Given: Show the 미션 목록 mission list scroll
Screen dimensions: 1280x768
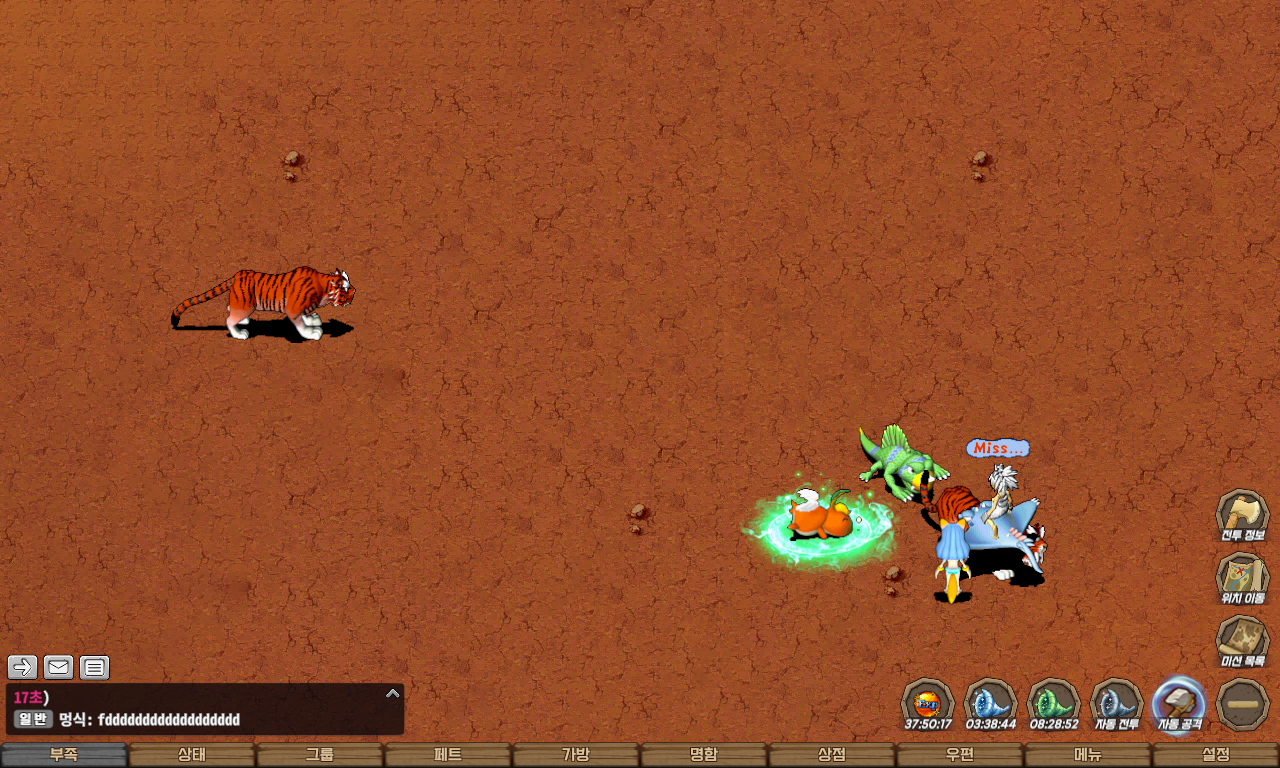Looking at the screenshot, I should pos(1242,640).
